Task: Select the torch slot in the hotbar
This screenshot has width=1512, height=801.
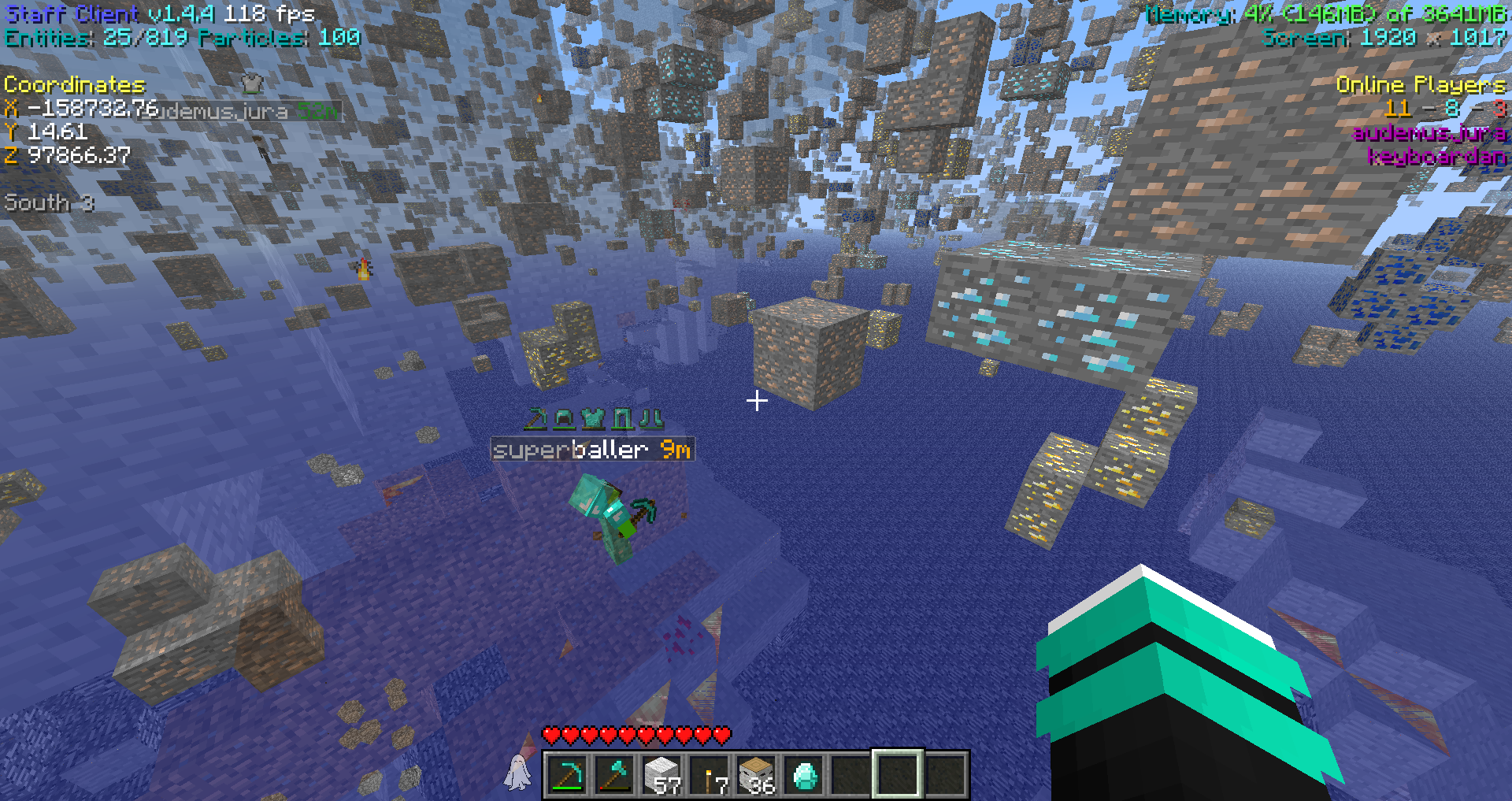Action: coord(710,775)
